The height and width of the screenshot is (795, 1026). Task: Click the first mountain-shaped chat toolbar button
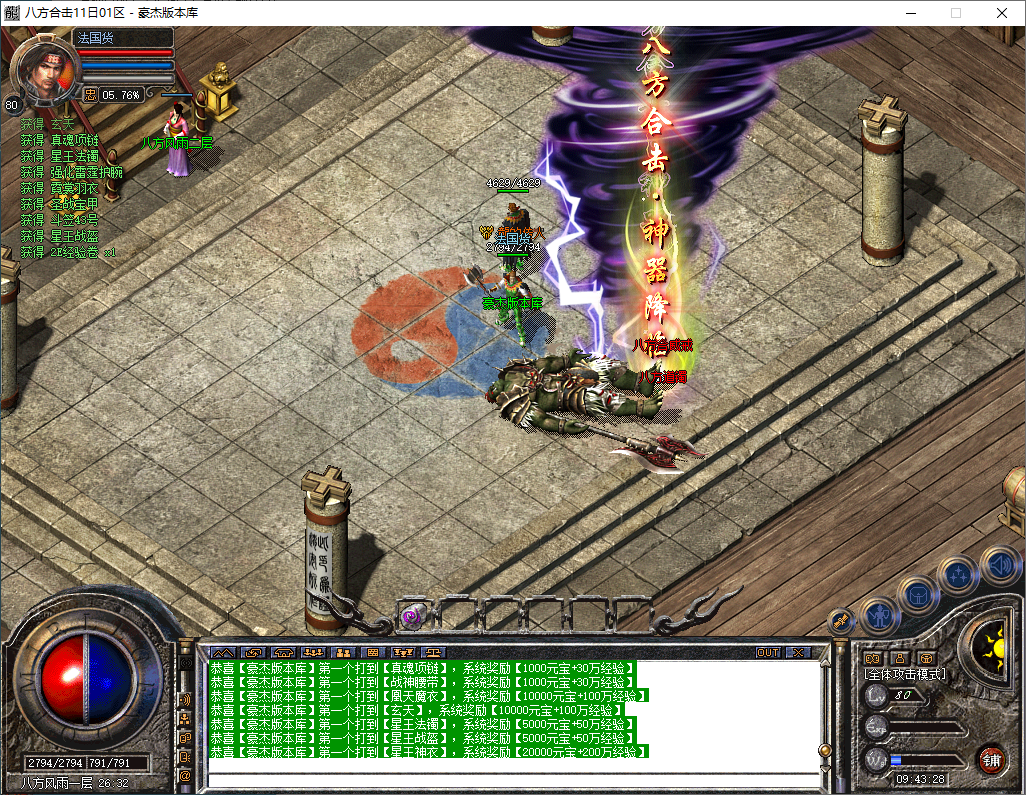point(221,652)
